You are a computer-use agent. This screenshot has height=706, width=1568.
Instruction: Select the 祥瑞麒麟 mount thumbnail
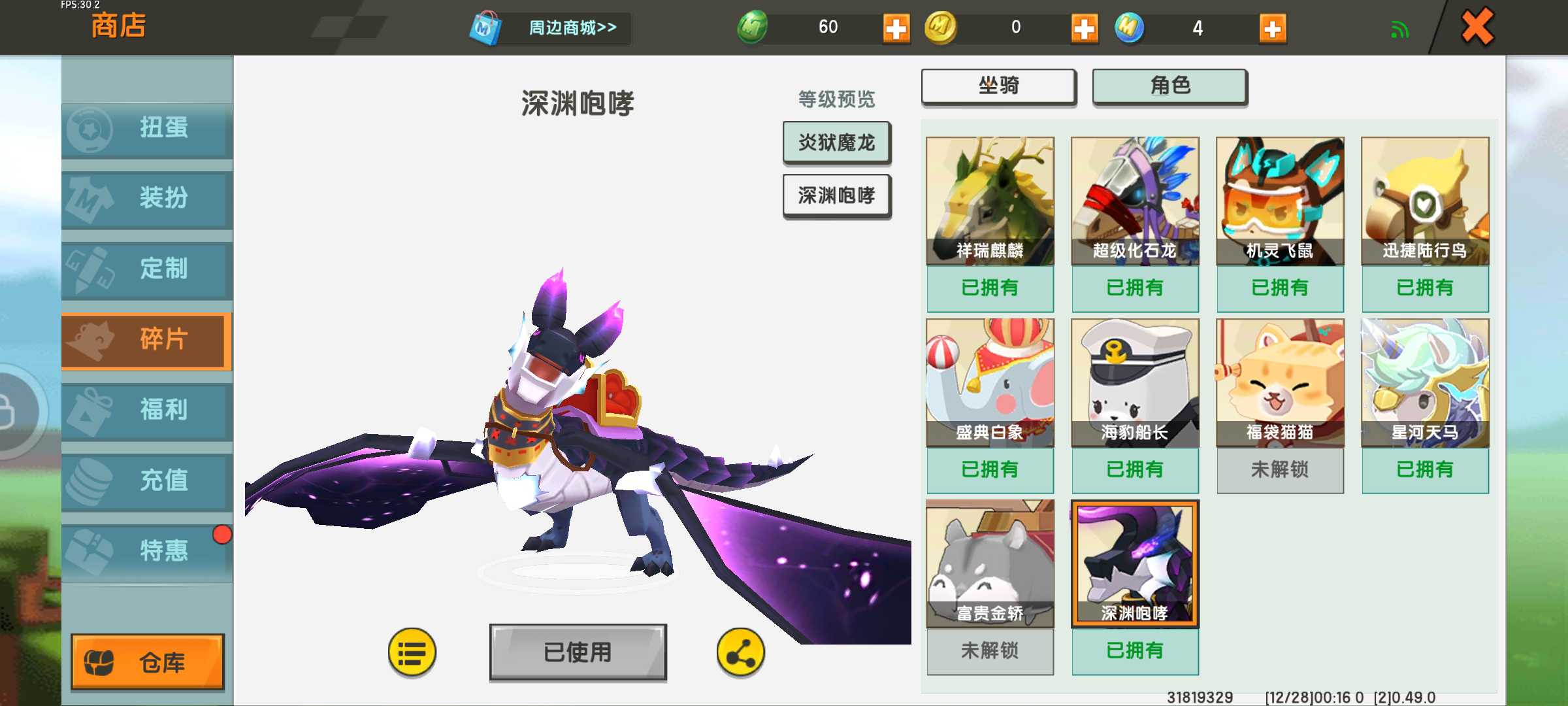click(990, 201)
